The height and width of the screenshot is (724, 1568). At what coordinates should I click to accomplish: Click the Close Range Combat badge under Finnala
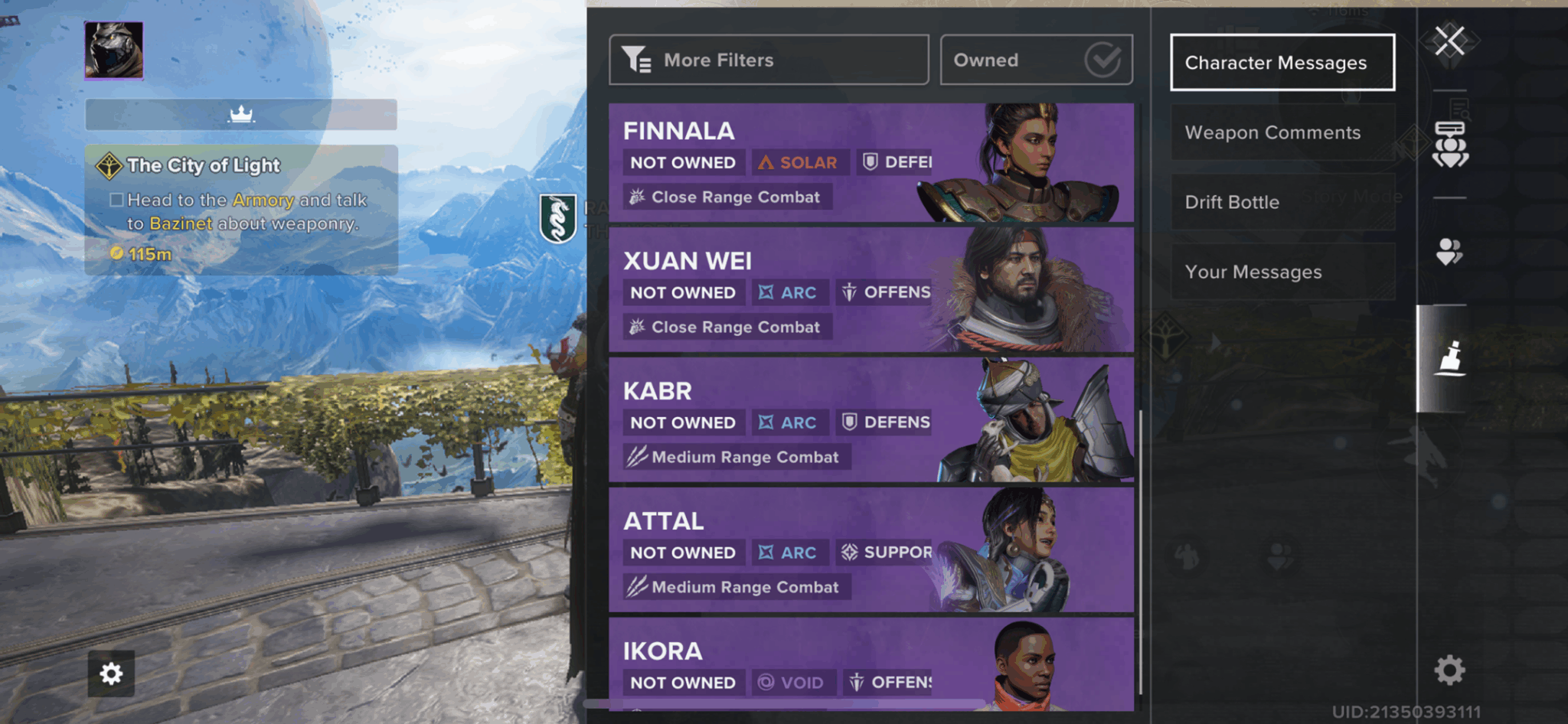click(x=724, y=197)
